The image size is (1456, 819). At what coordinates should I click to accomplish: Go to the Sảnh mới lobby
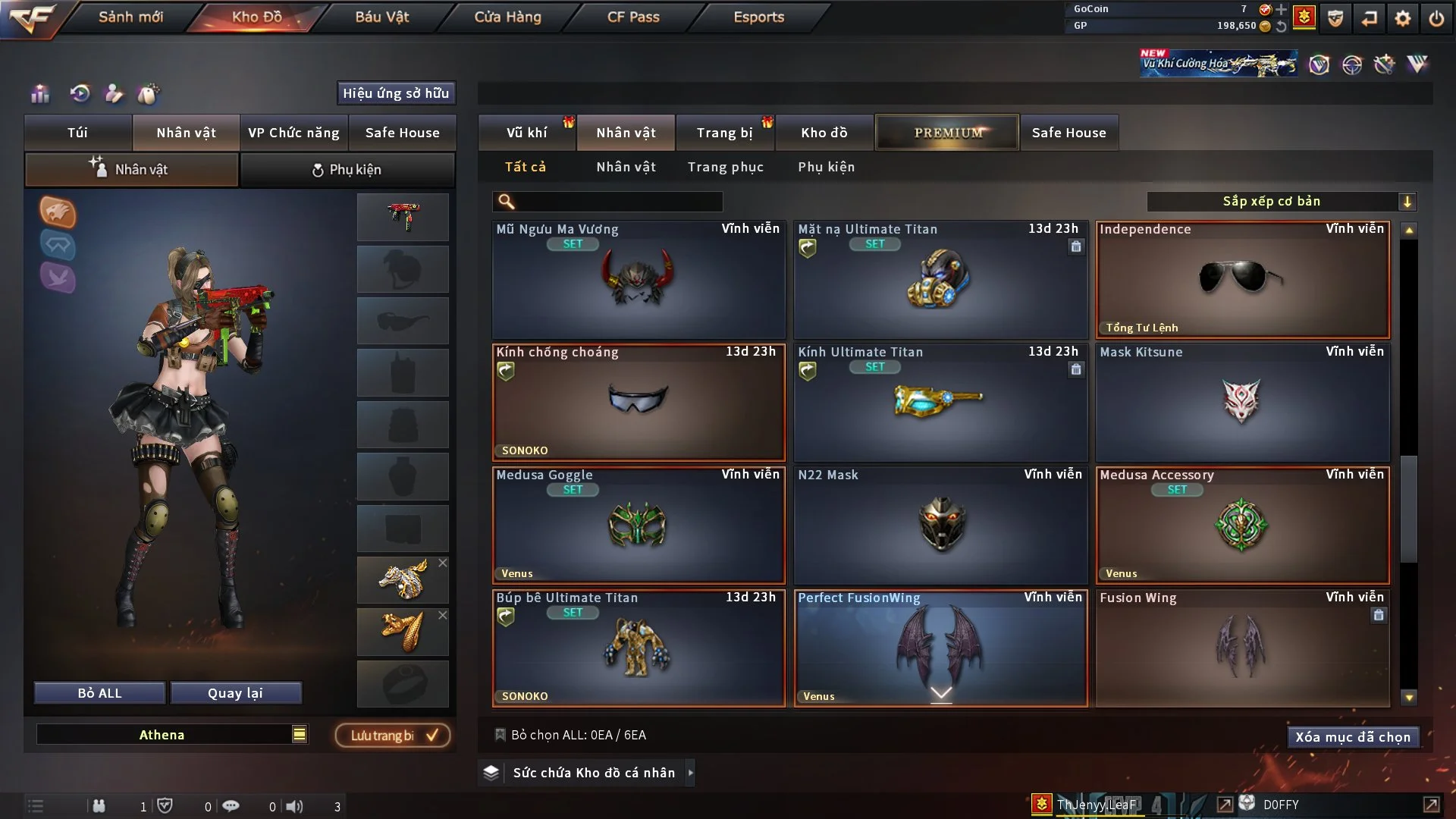pyautogui.click(x=130, y=17)
